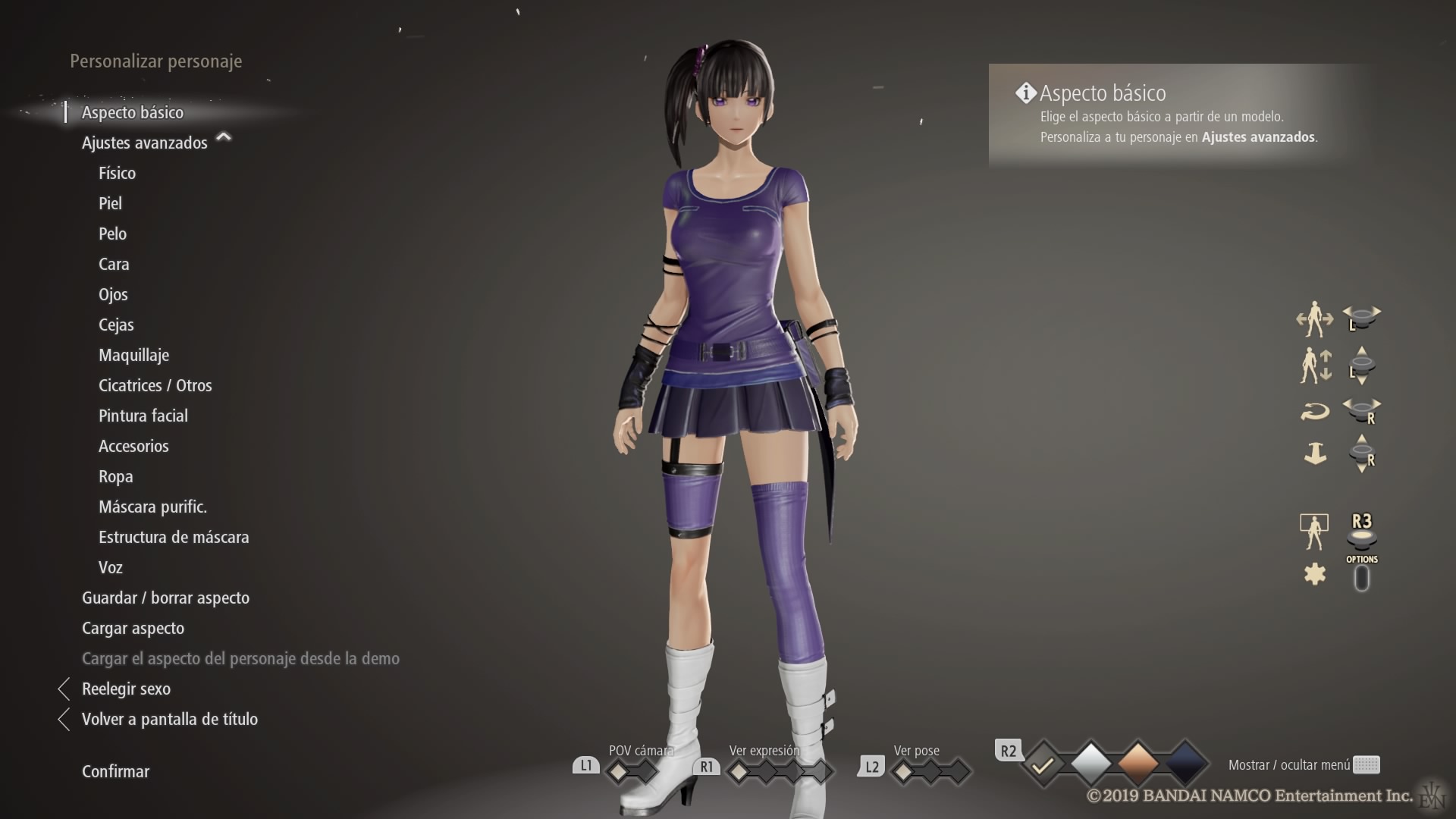Choose the Piel option
Image resolution: width=1456 pixels, height=819 pixels.
[110, 203]
